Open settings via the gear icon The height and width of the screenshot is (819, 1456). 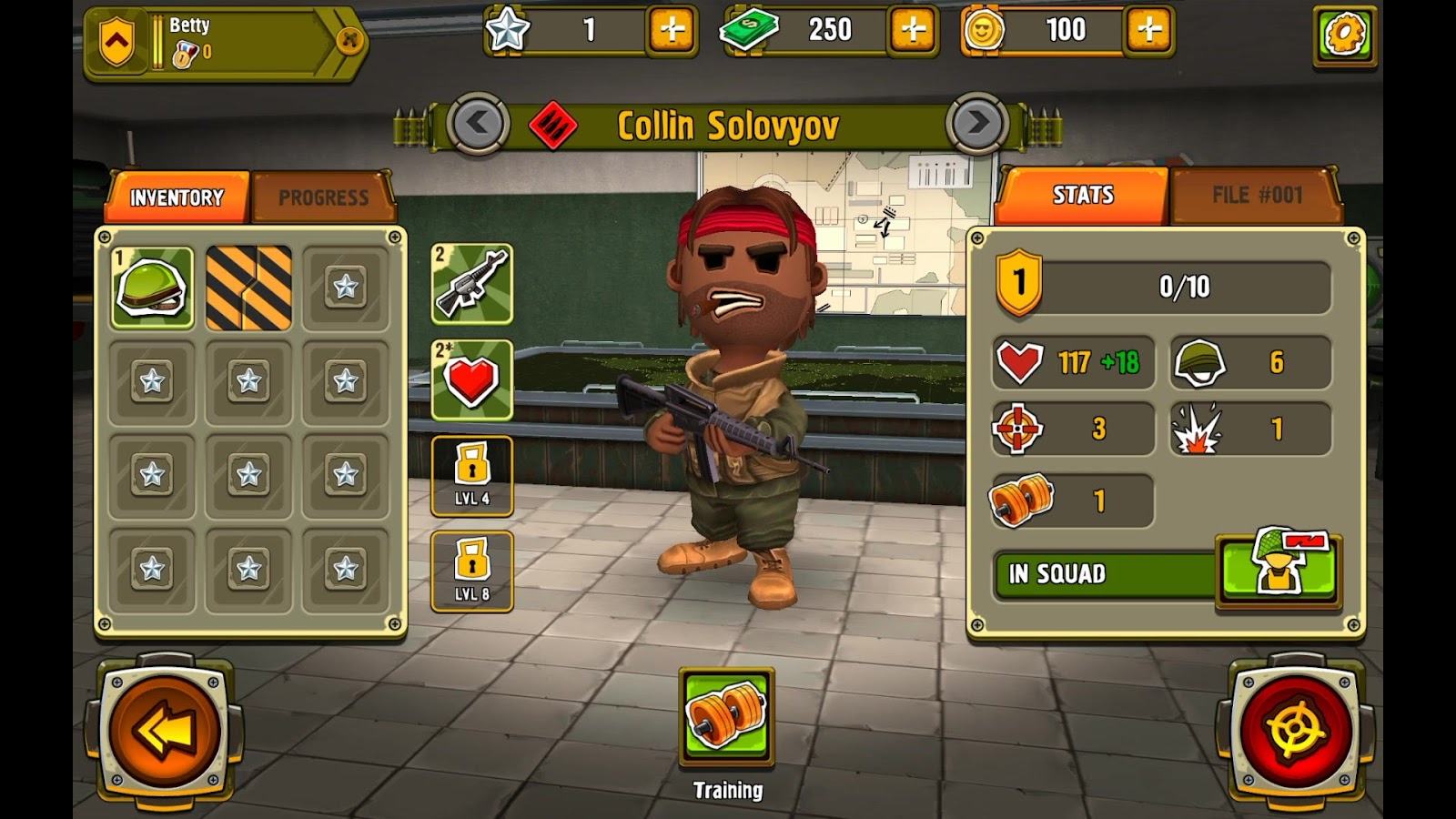pyautogui.click(x=1344, y=35)
